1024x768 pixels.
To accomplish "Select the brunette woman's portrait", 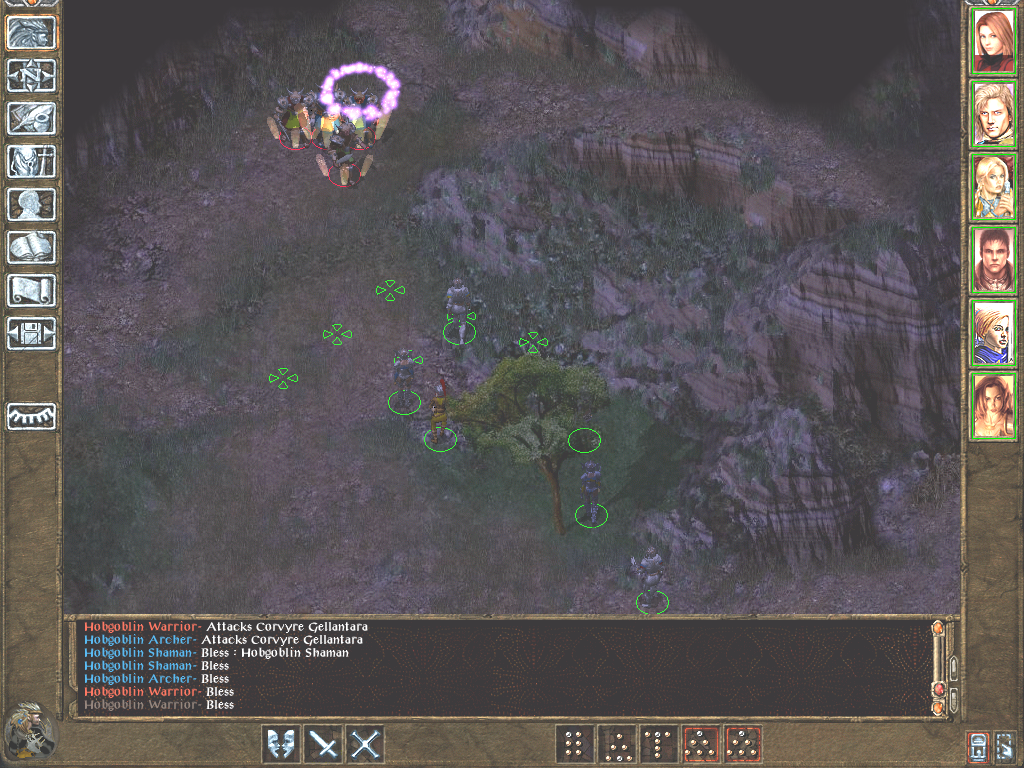I will pyautogui.click(x=993, y=406).
